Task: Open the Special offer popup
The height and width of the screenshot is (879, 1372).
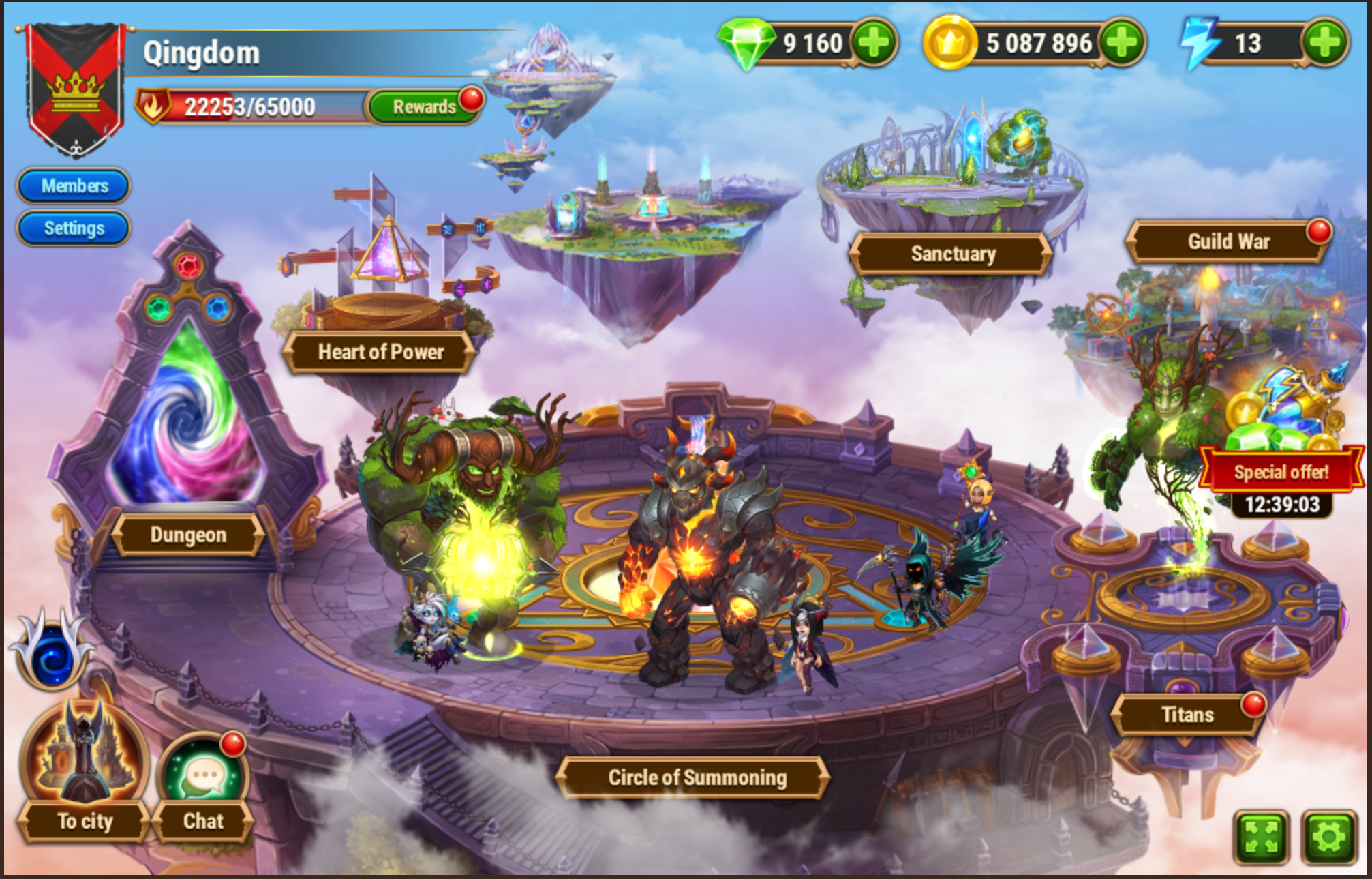Action: (x=1282, y=471)
